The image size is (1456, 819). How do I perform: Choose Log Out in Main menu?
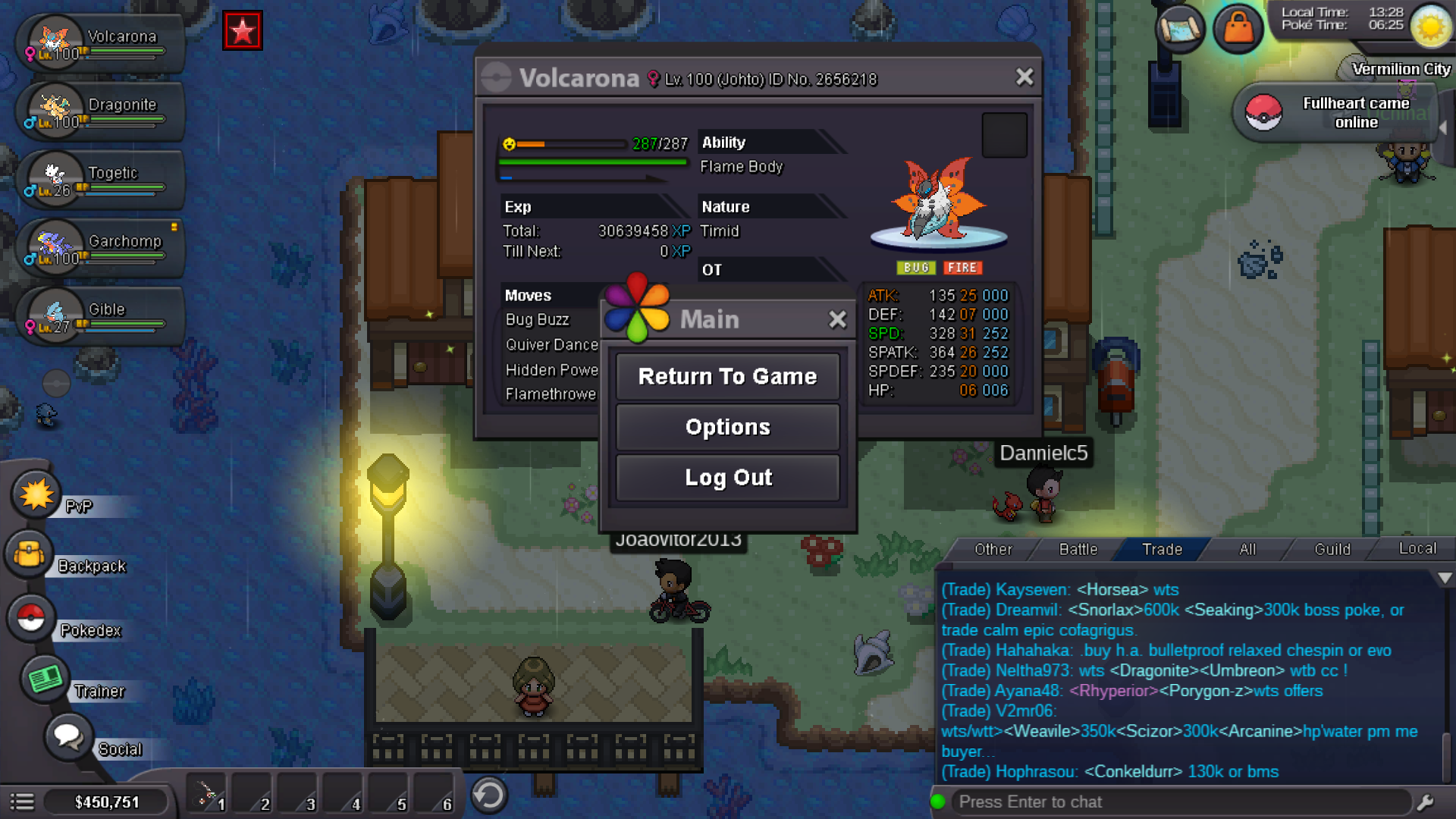point(727,478)
